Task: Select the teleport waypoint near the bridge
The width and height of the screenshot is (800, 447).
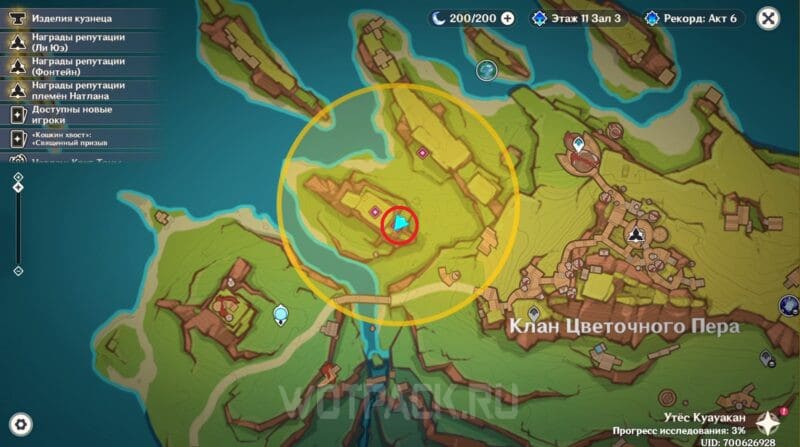Action: (x=281, y=315)
